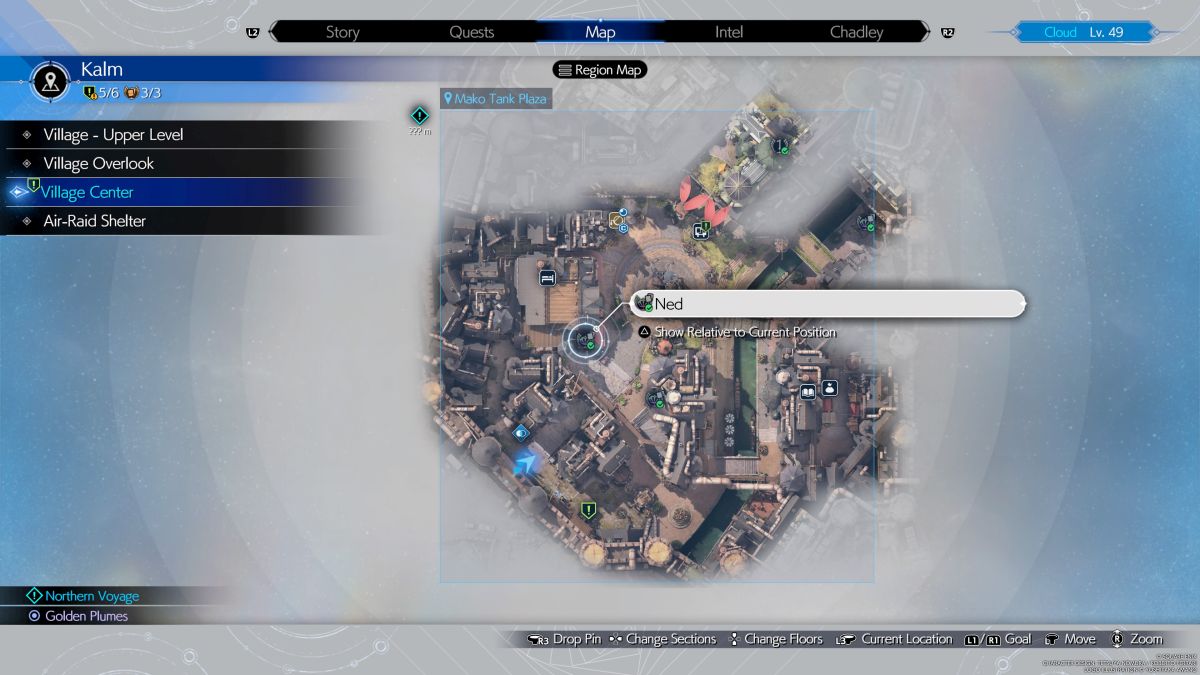Click the book shop map marker
Screen dimensions: 1200x675
tap(807, 392)
